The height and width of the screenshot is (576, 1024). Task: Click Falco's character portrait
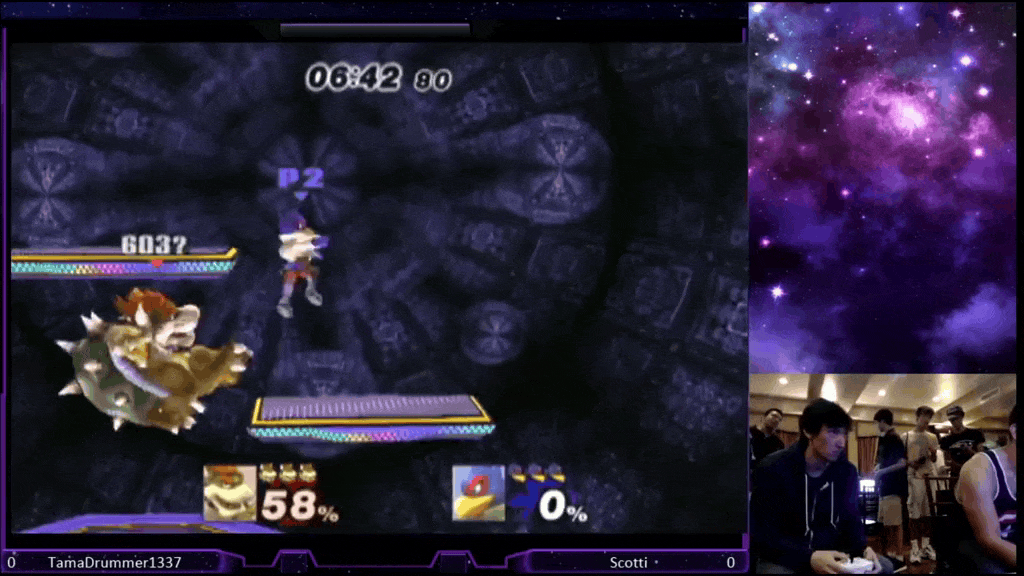(x=478, y=492)
